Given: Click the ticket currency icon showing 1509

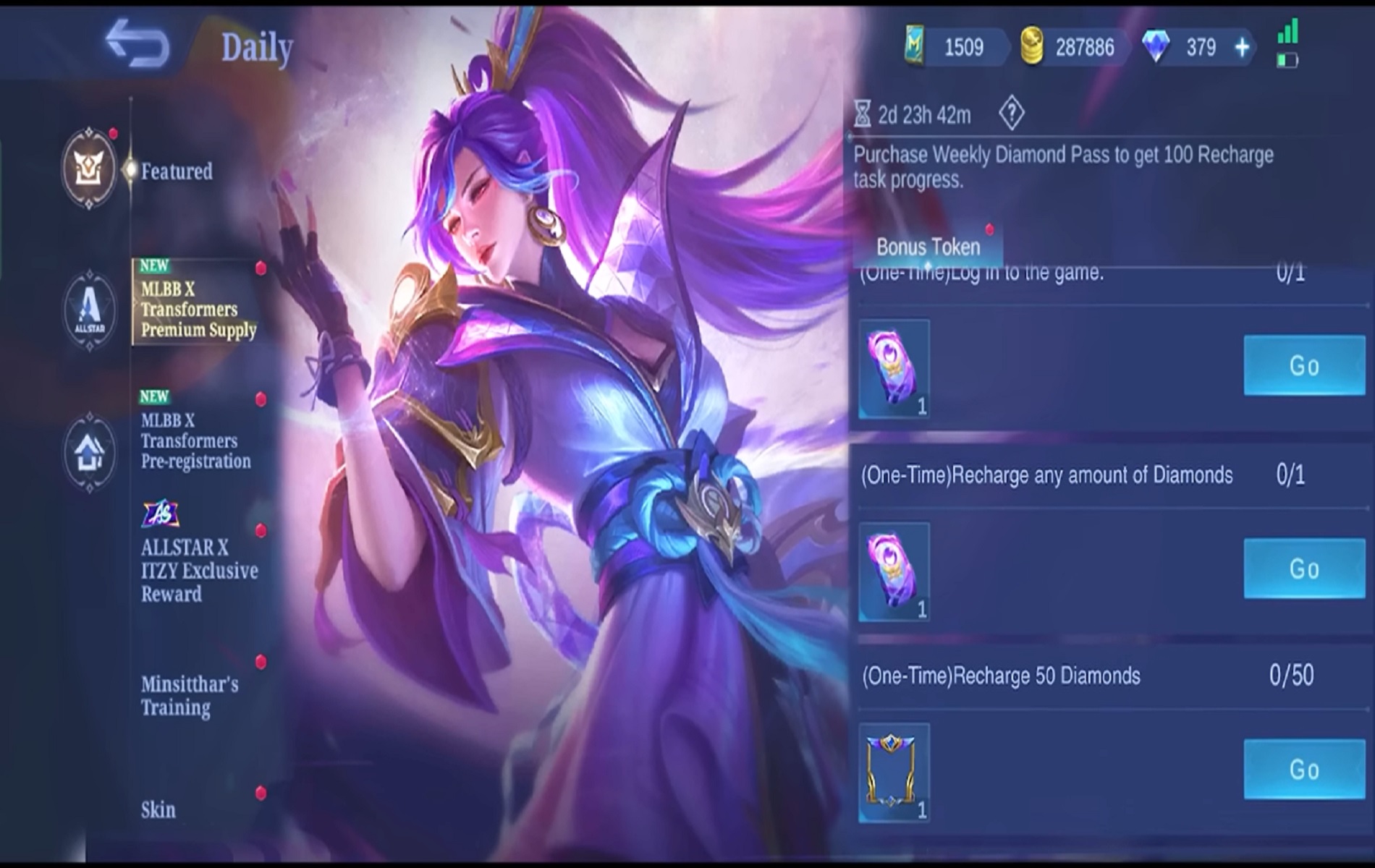Looking at the screenshot, I should pyautogui.click(x=915, y=43).
